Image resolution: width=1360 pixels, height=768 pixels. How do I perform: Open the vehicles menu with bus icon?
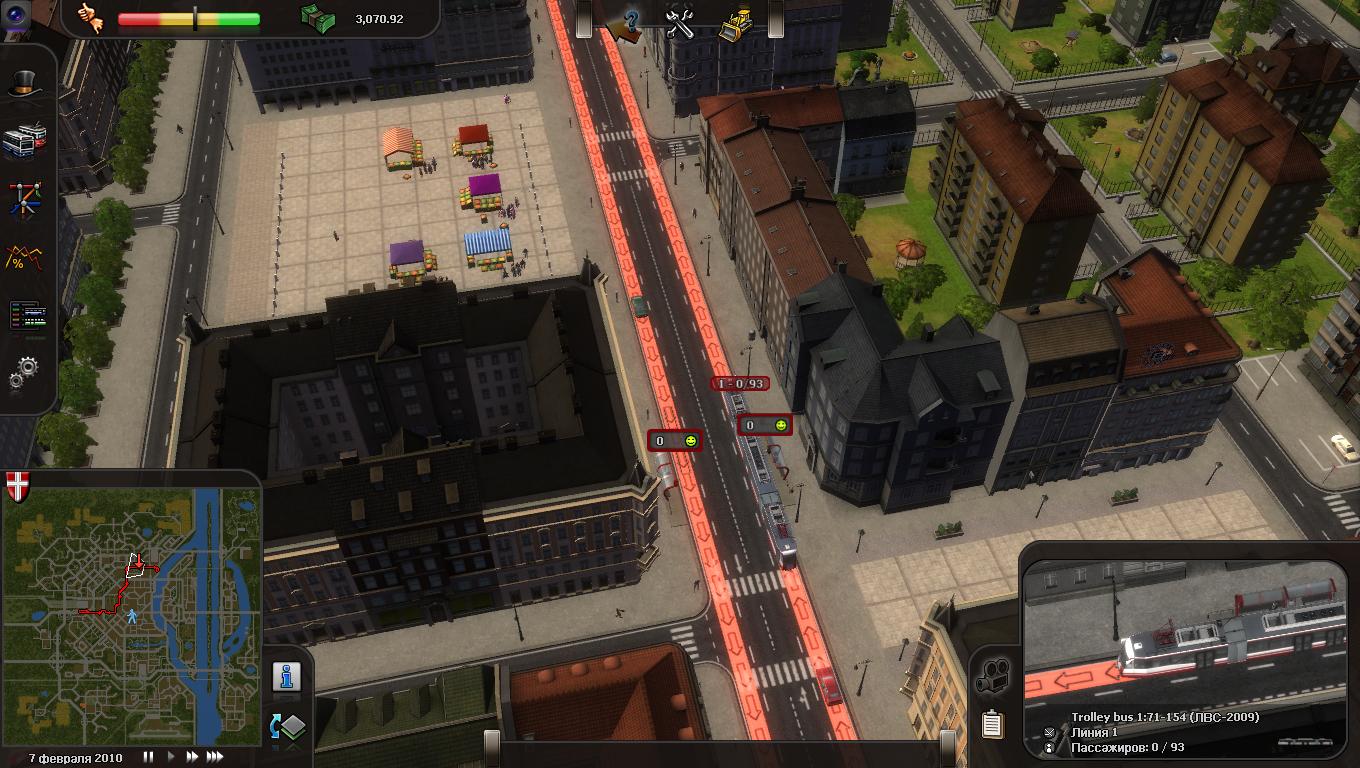pyautogui.click(x=22, y=141)
